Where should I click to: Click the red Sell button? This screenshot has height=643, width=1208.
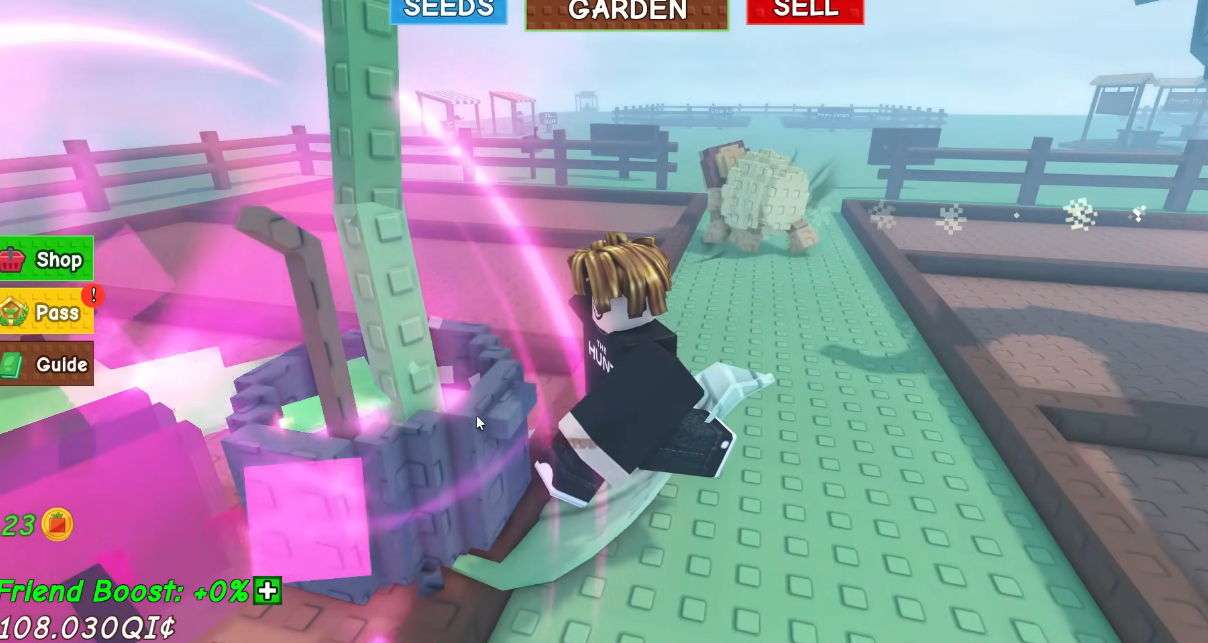click(805, 10)
